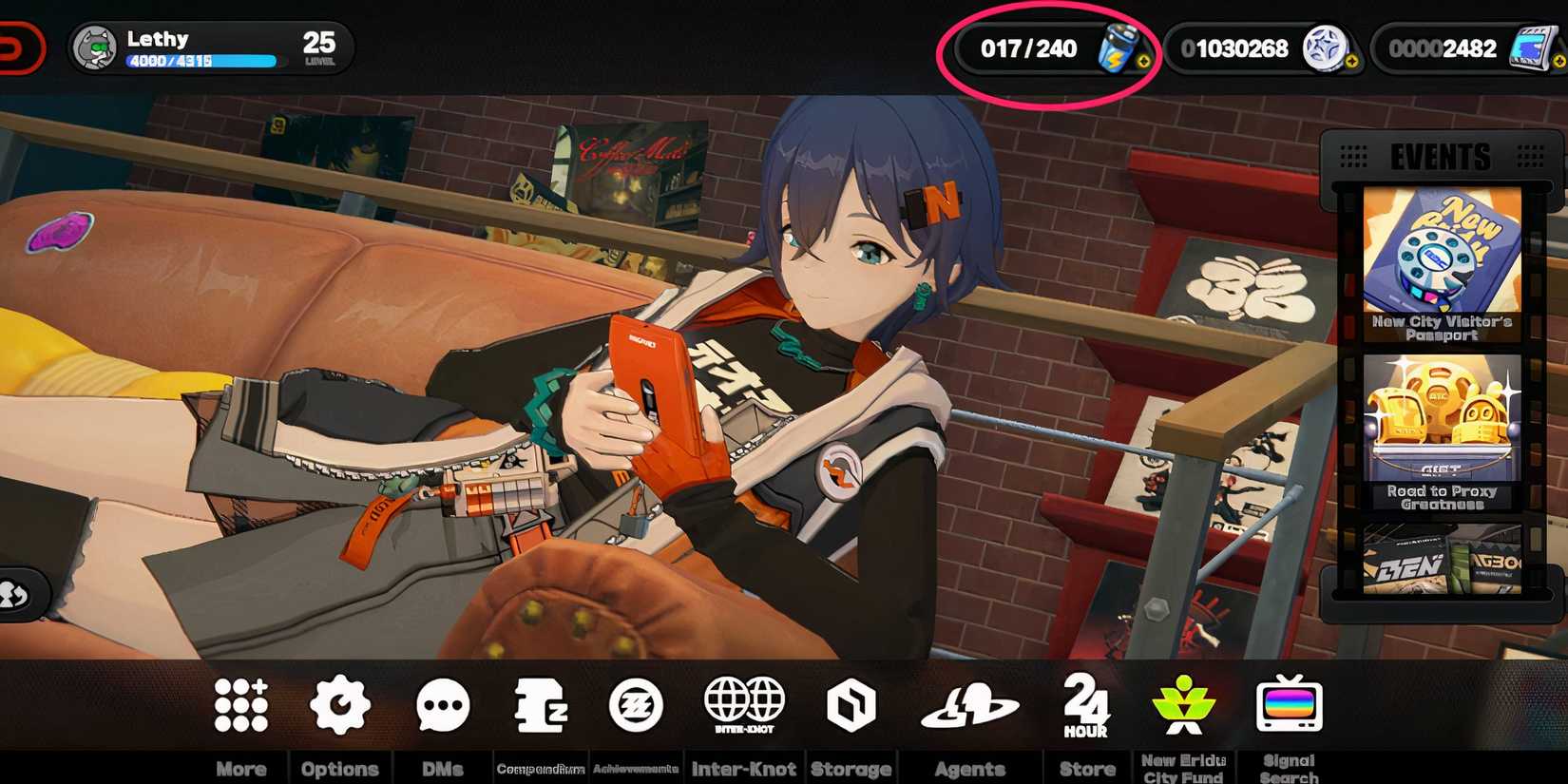Open the 24 Hour Store icon

click(x=1087, y=703)
